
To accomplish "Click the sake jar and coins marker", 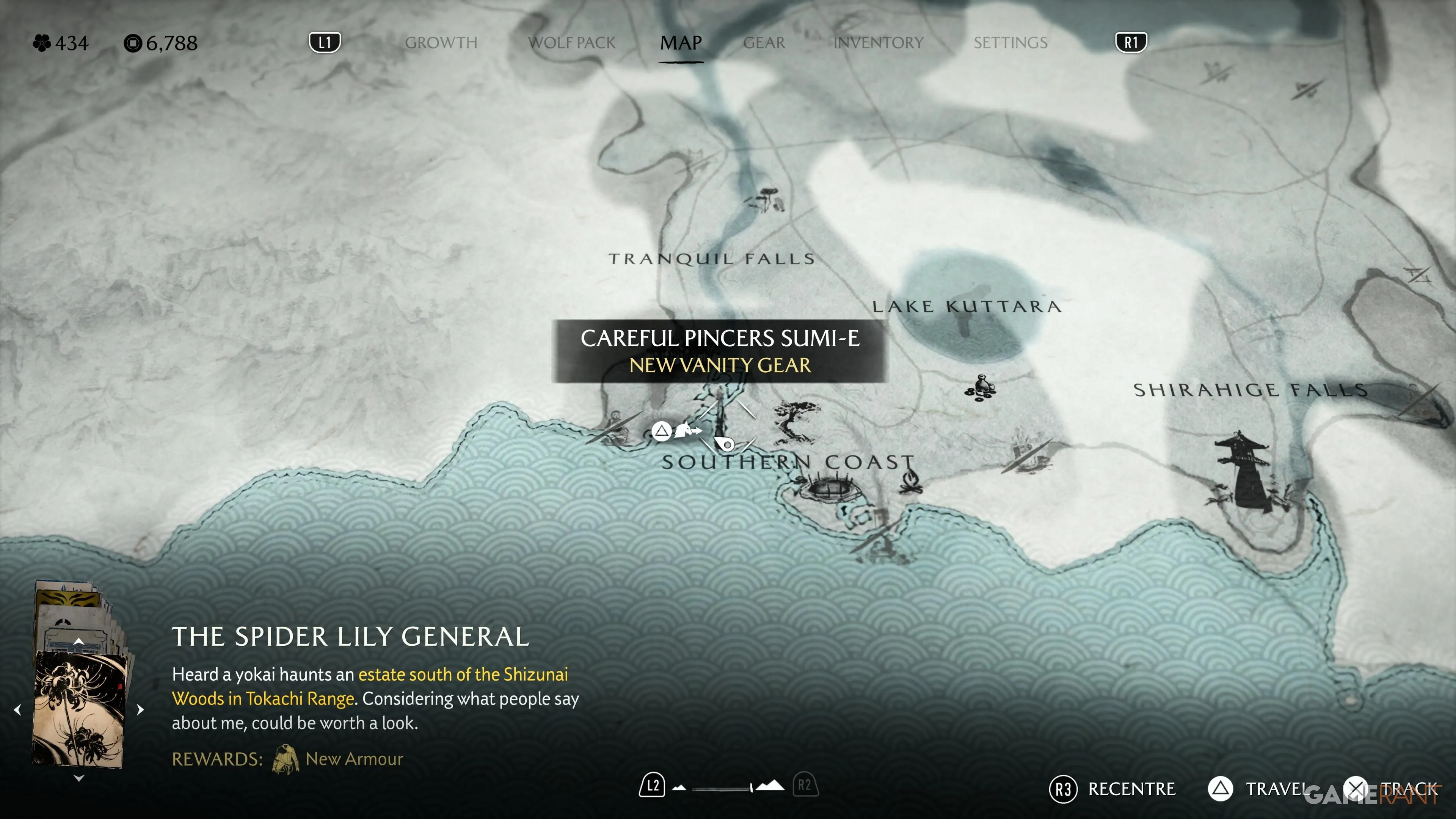I will point(981,387).
